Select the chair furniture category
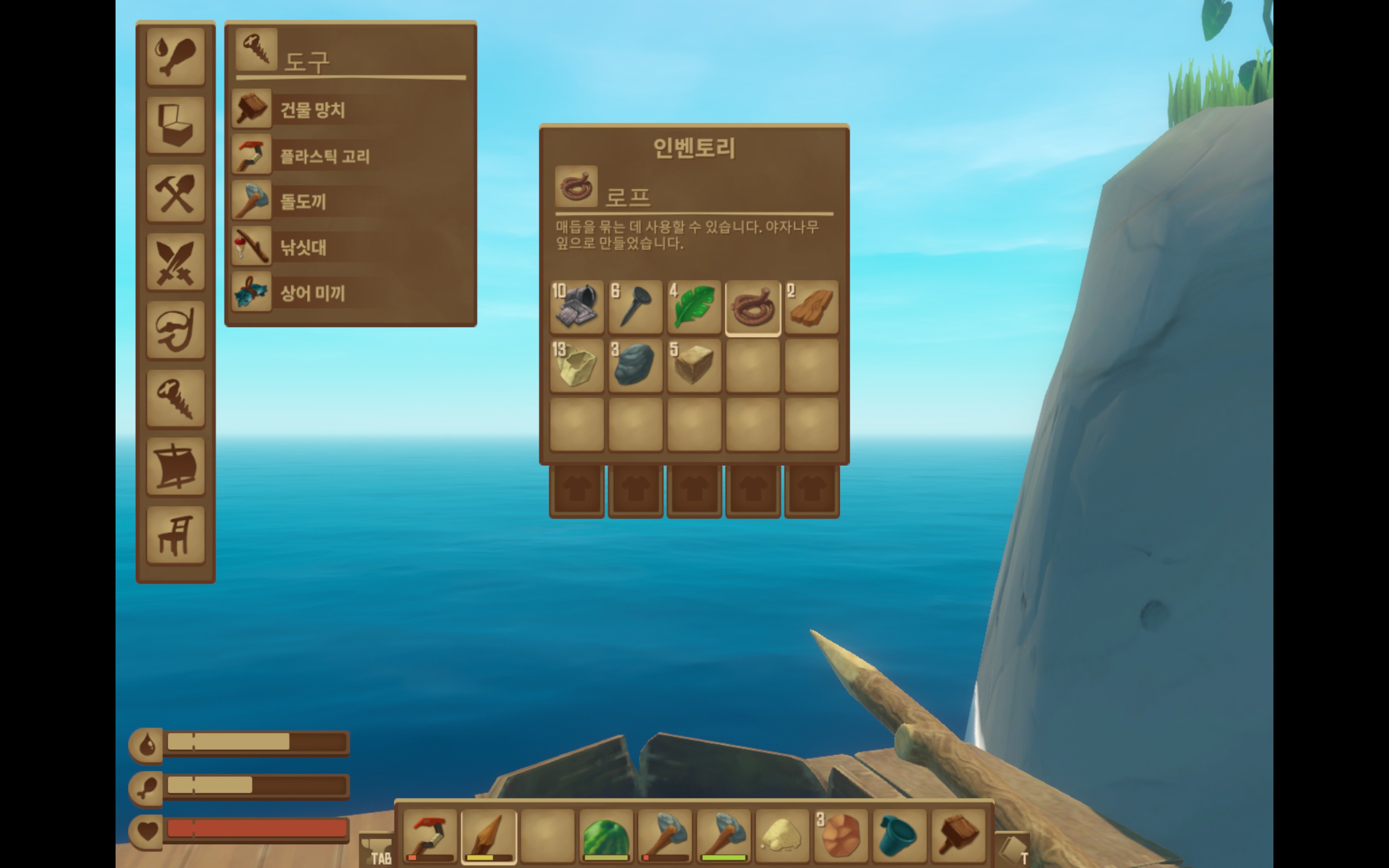Image resolution: width=1389 pixels, height=868 pixels. click(x=176, y=535)
